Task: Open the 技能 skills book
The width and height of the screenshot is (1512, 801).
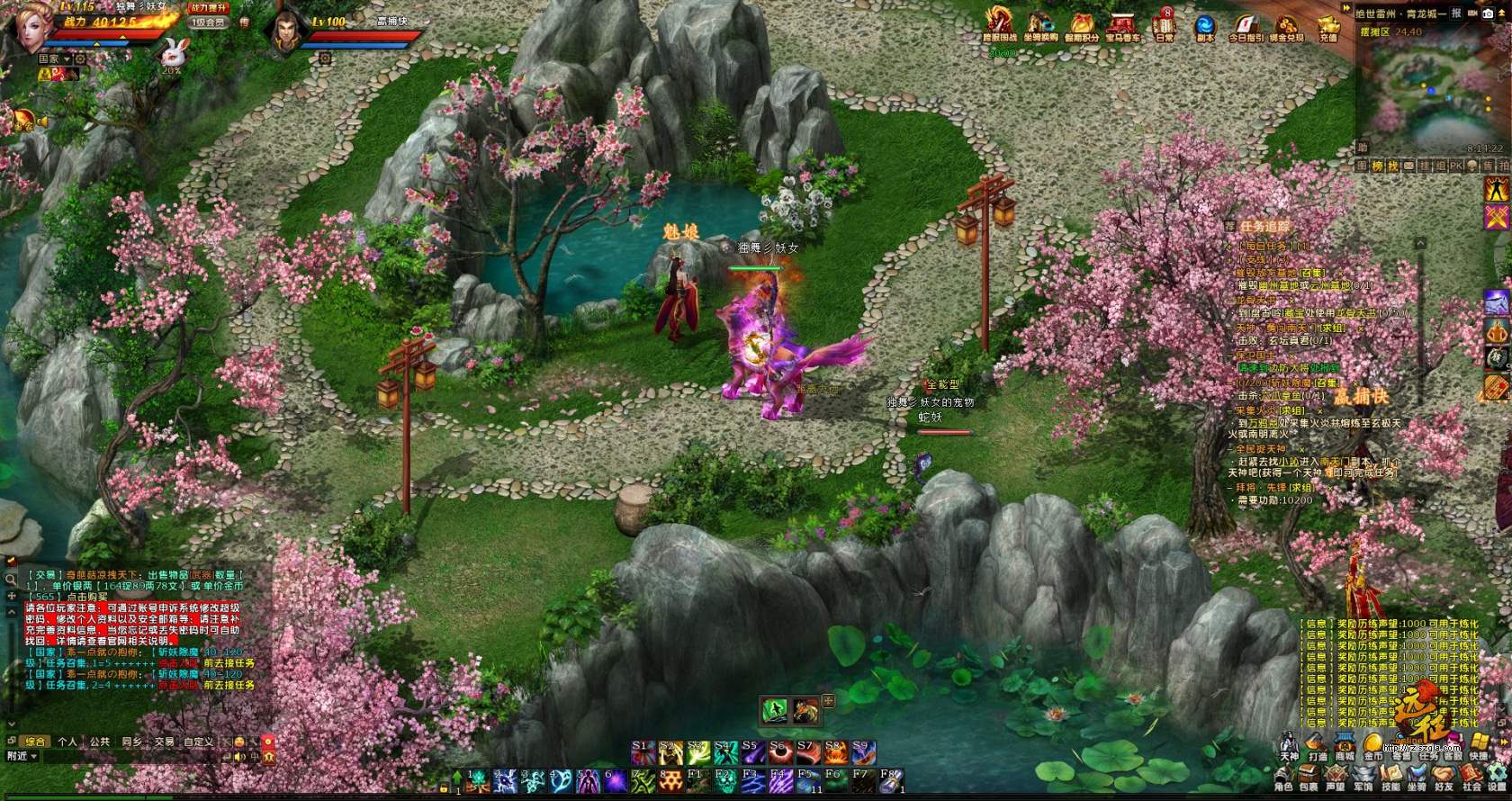Action: [1390, 778]
